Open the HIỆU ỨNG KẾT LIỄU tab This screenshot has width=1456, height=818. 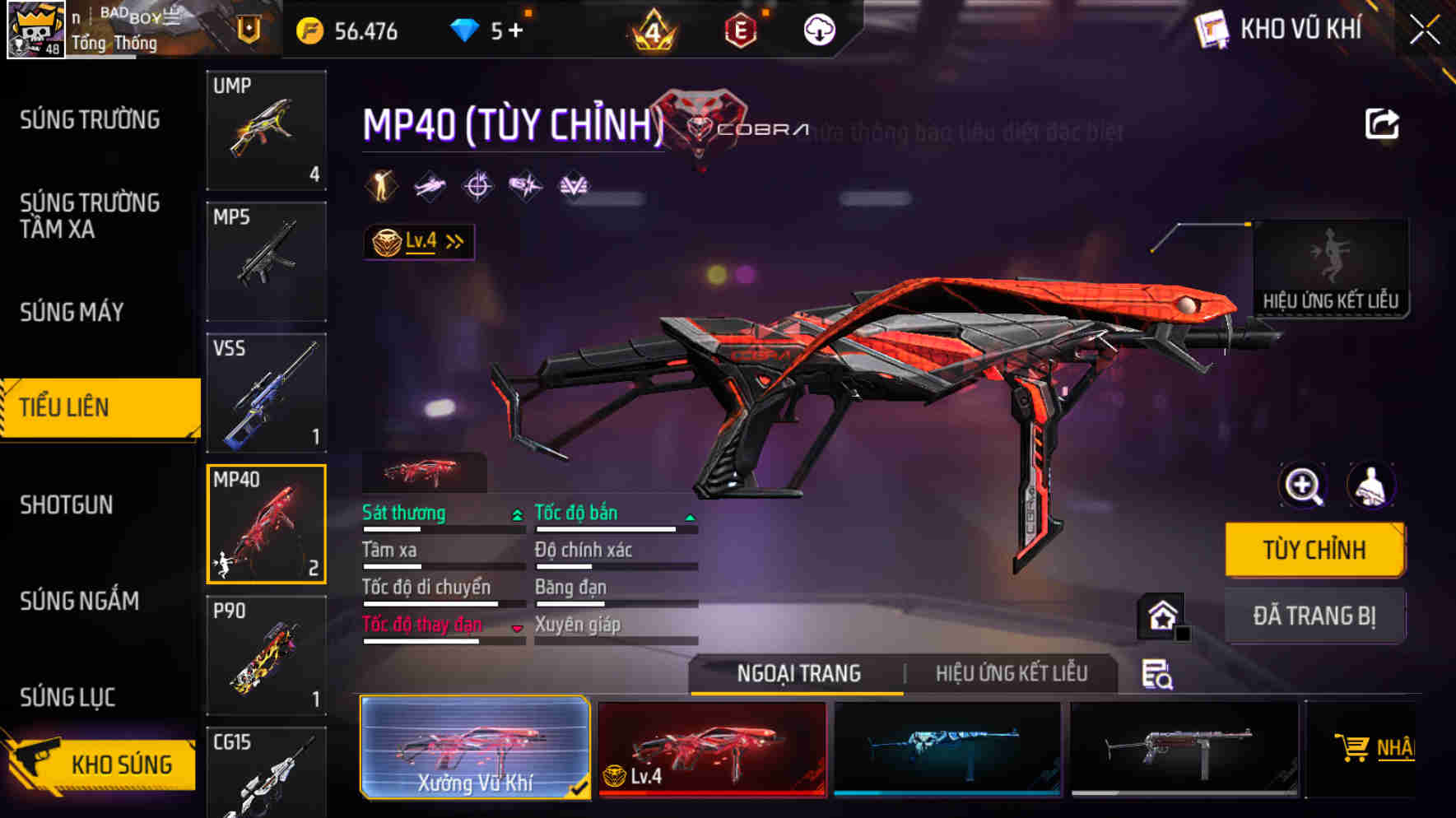click(1011, 673)
